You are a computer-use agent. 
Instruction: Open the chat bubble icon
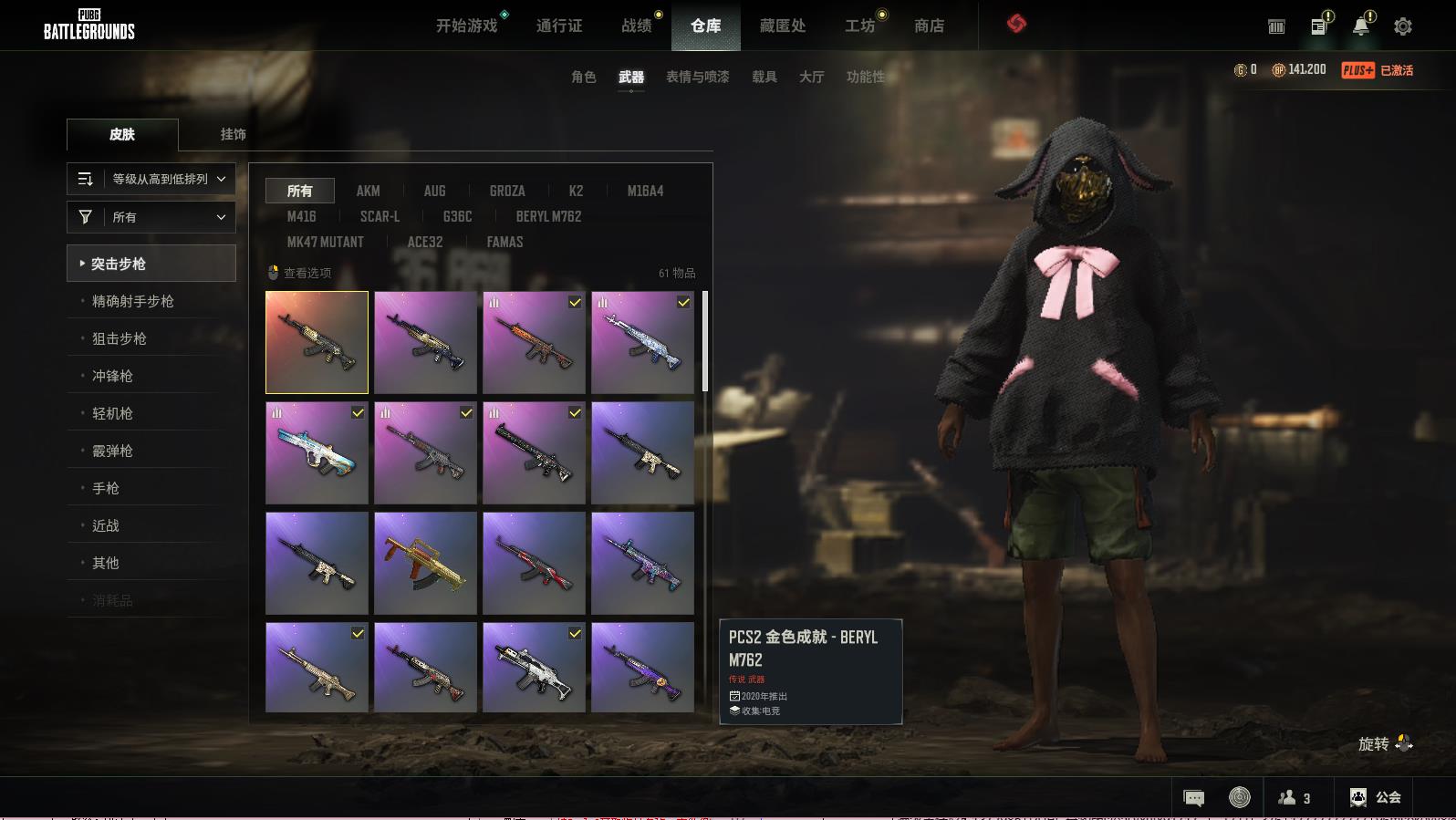click(x=1193, y=798)
